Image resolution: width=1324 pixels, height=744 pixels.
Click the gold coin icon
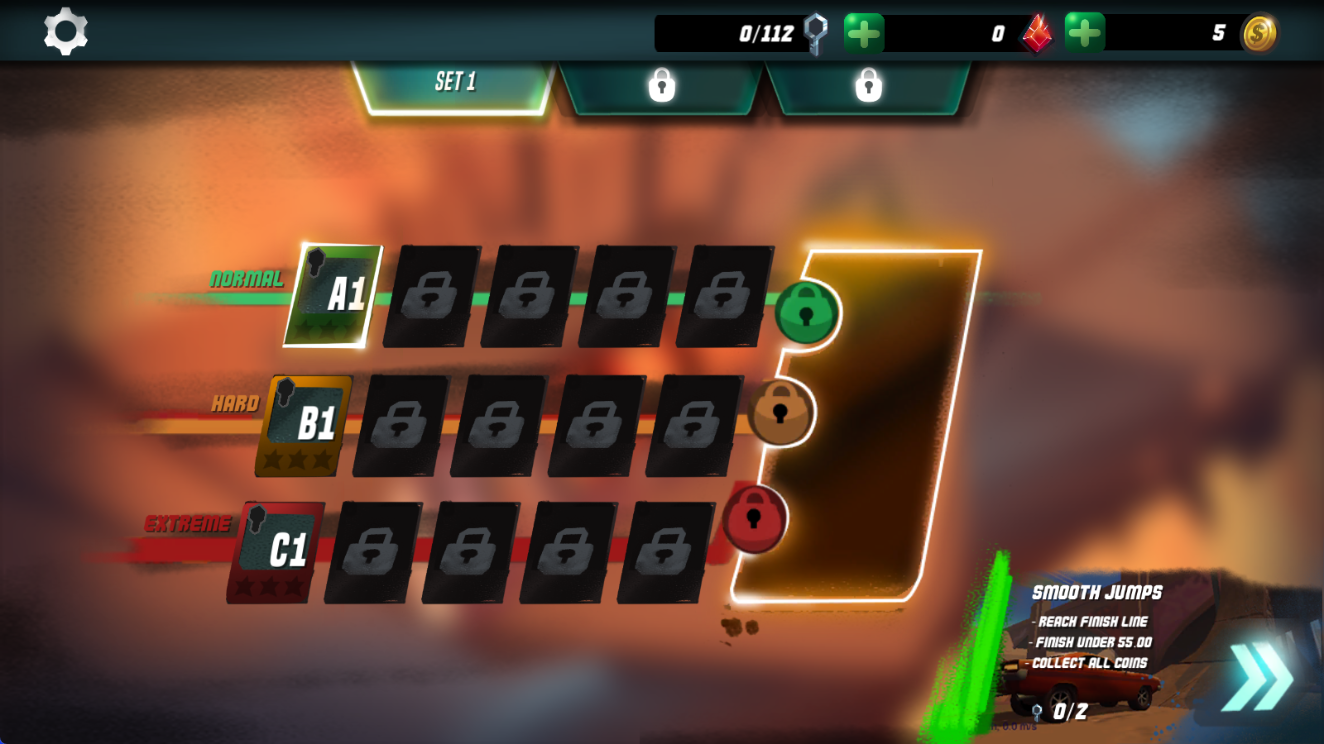(x=1258, y=31)
